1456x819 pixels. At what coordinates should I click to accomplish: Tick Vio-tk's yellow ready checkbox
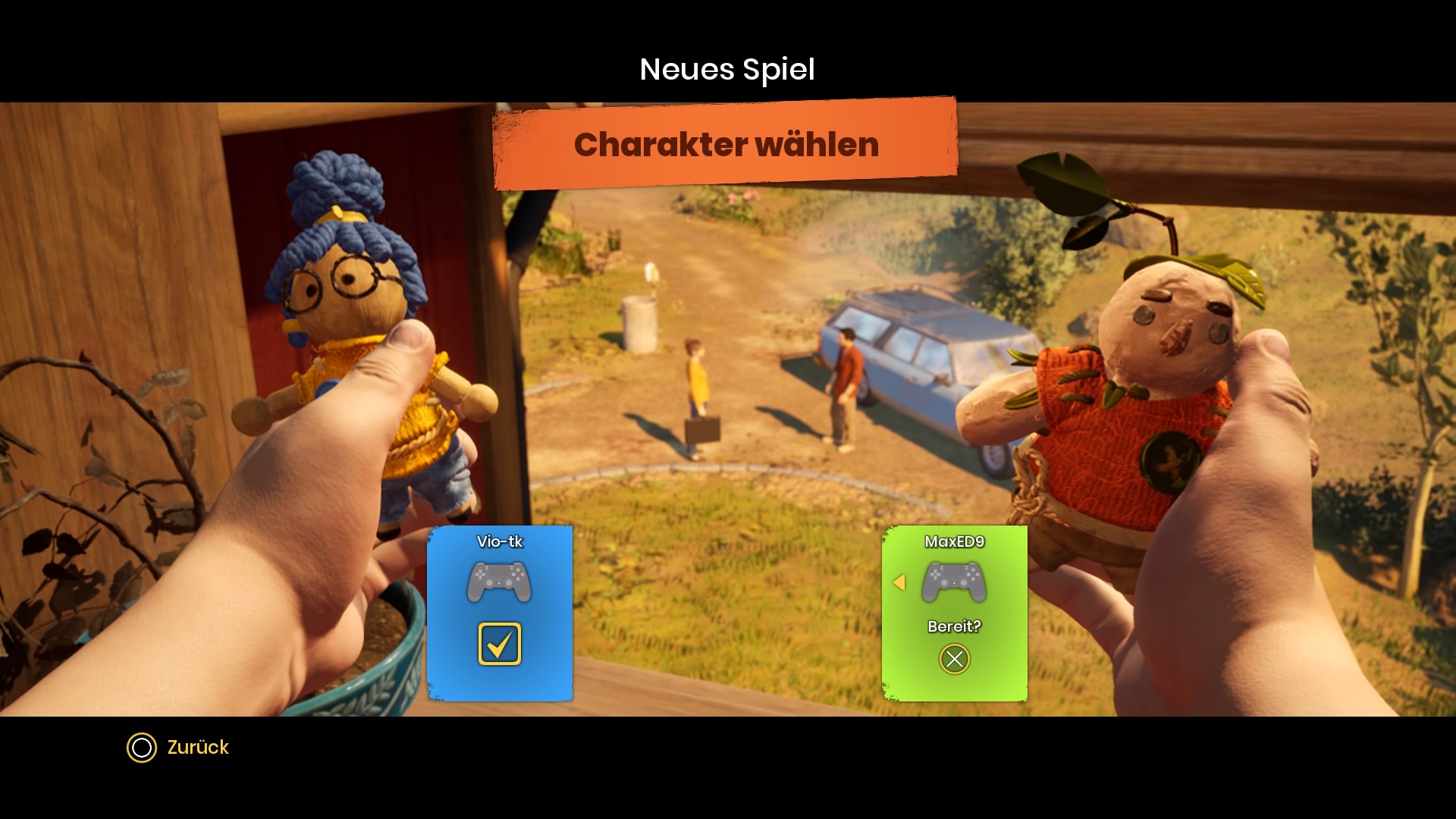[500, 644]
